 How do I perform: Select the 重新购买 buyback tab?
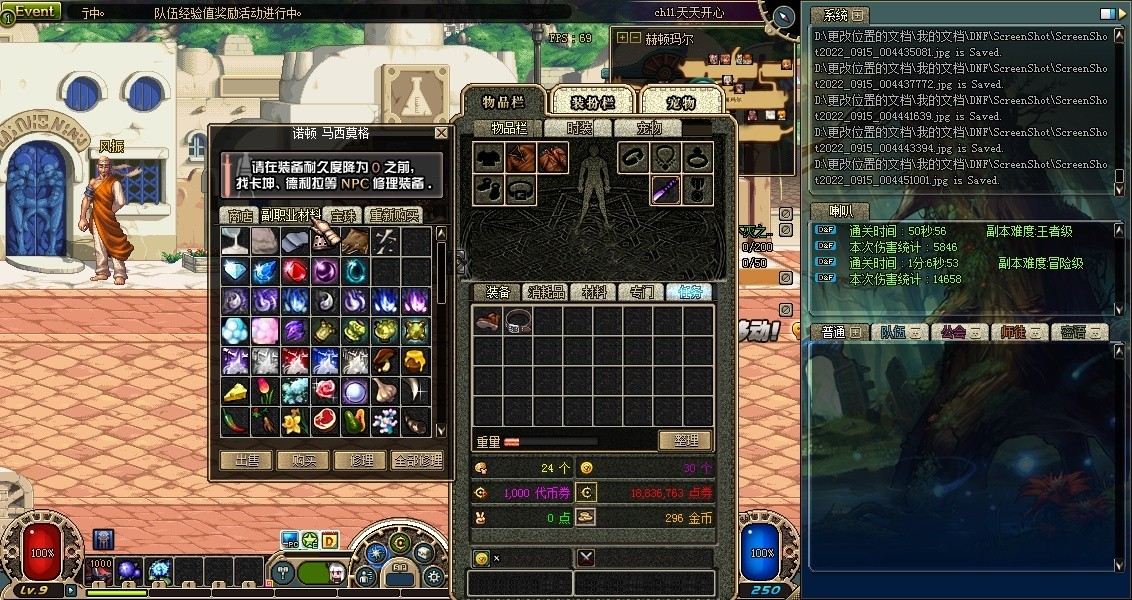pos(394,215)
